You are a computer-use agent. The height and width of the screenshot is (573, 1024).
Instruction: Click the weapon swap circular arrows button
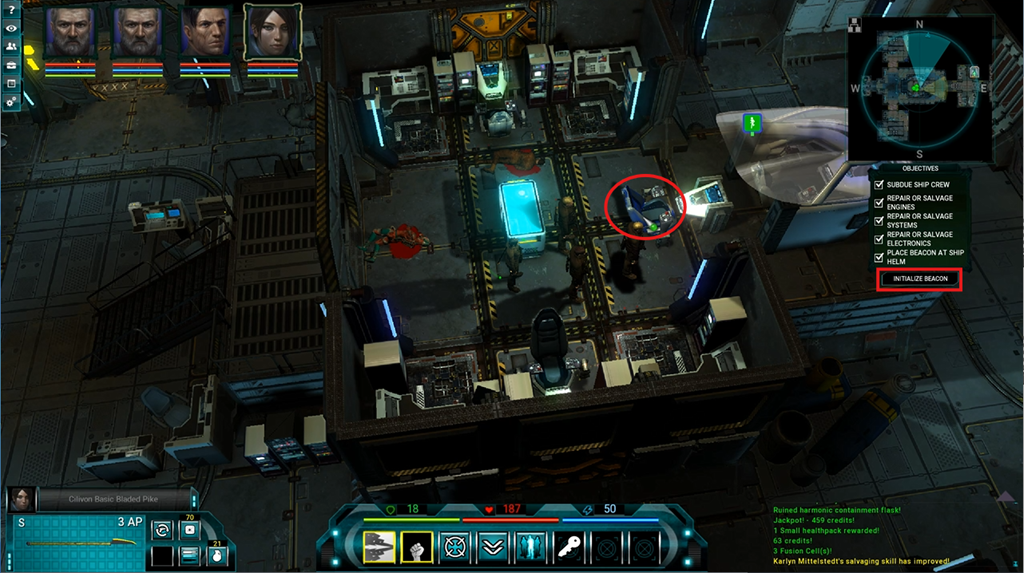[162, 529]
